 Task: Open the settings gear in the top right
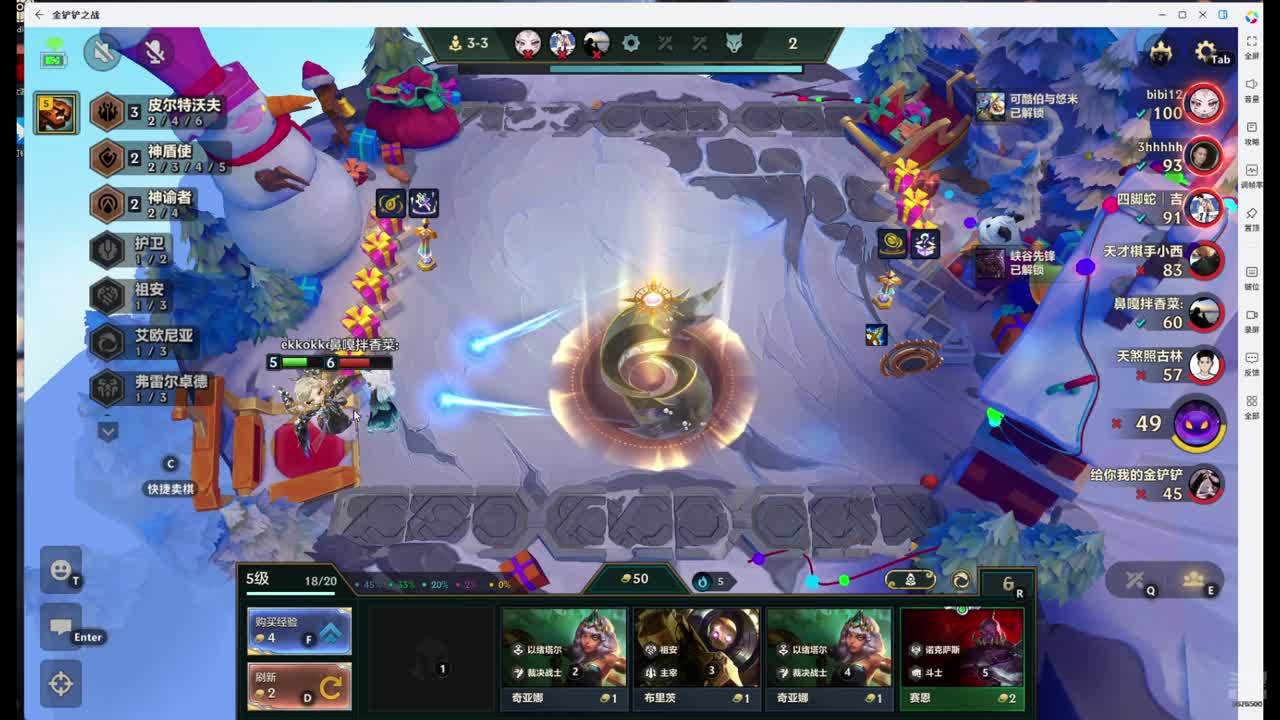click(x=1205, y=53)
